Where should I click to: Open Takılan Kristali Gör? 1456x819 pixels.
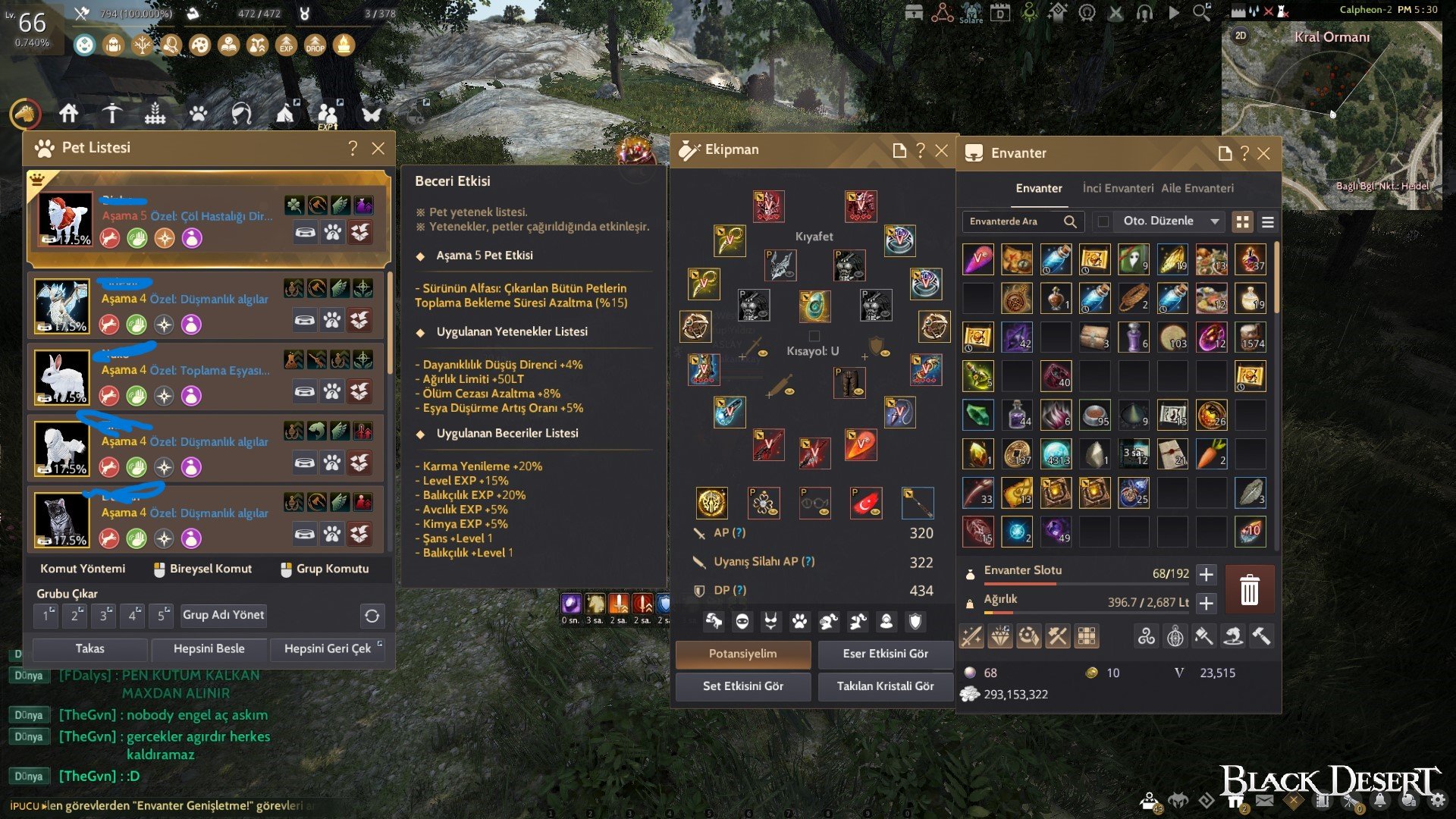tap(885, 686)
